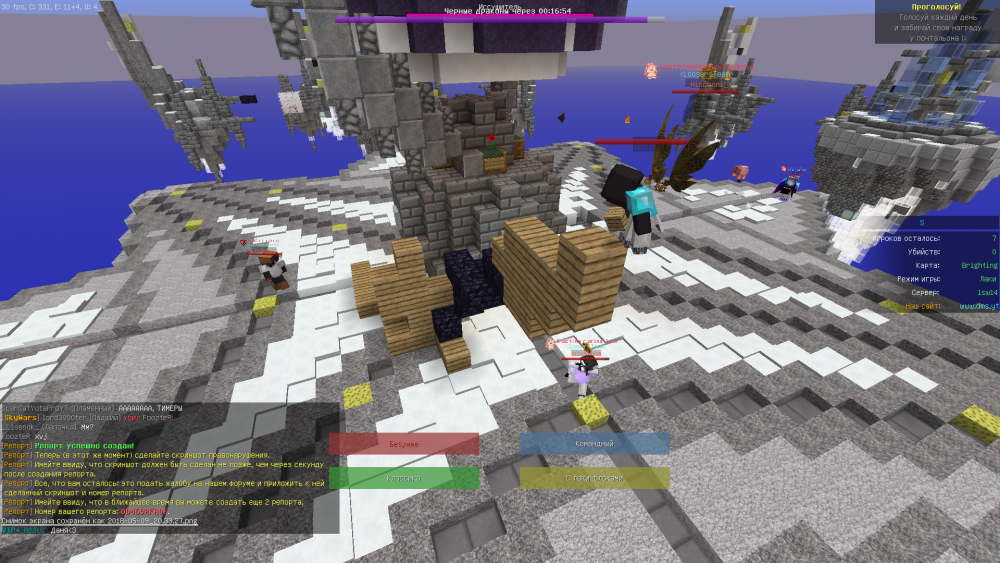Choose the red Безумие mode button

404,443
